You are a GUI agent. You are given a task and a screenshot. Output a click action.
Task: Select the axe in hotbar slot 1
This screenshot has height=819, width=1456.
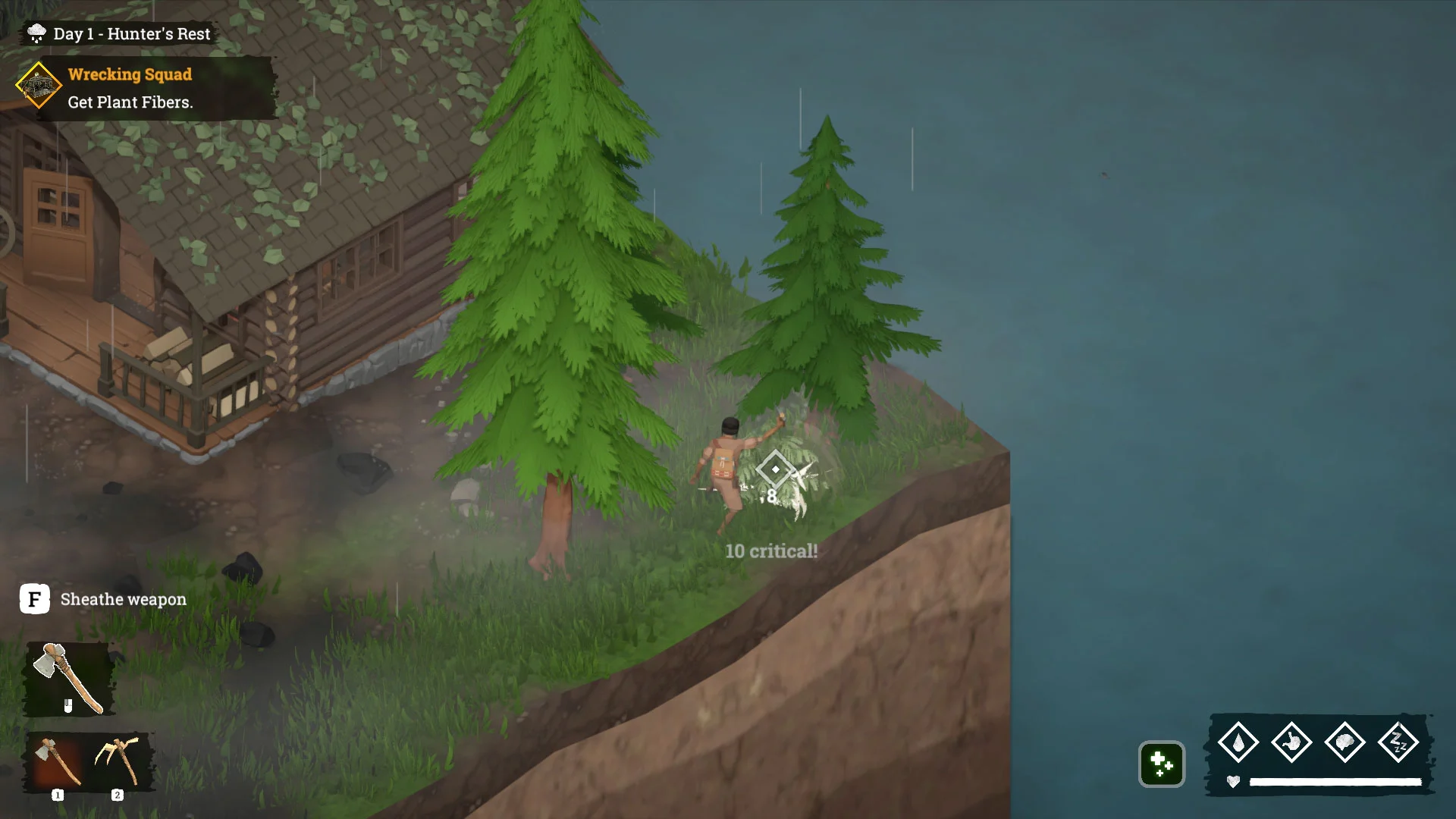pyautogui.click(x=58, y=761)
